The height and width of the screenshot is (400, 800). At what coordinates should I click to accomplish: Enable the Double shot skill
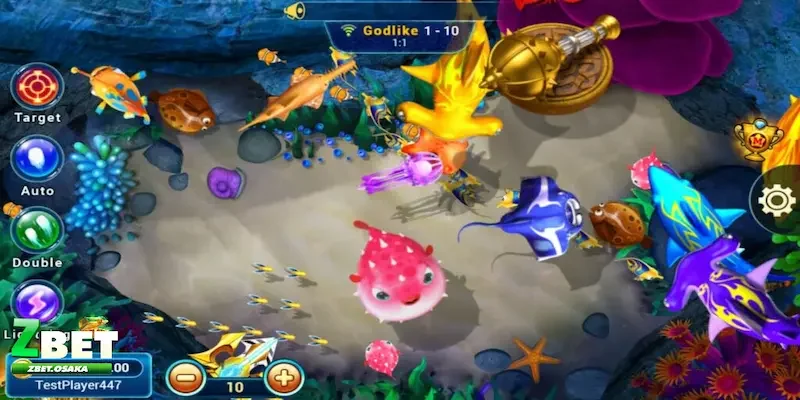[37, 230]
